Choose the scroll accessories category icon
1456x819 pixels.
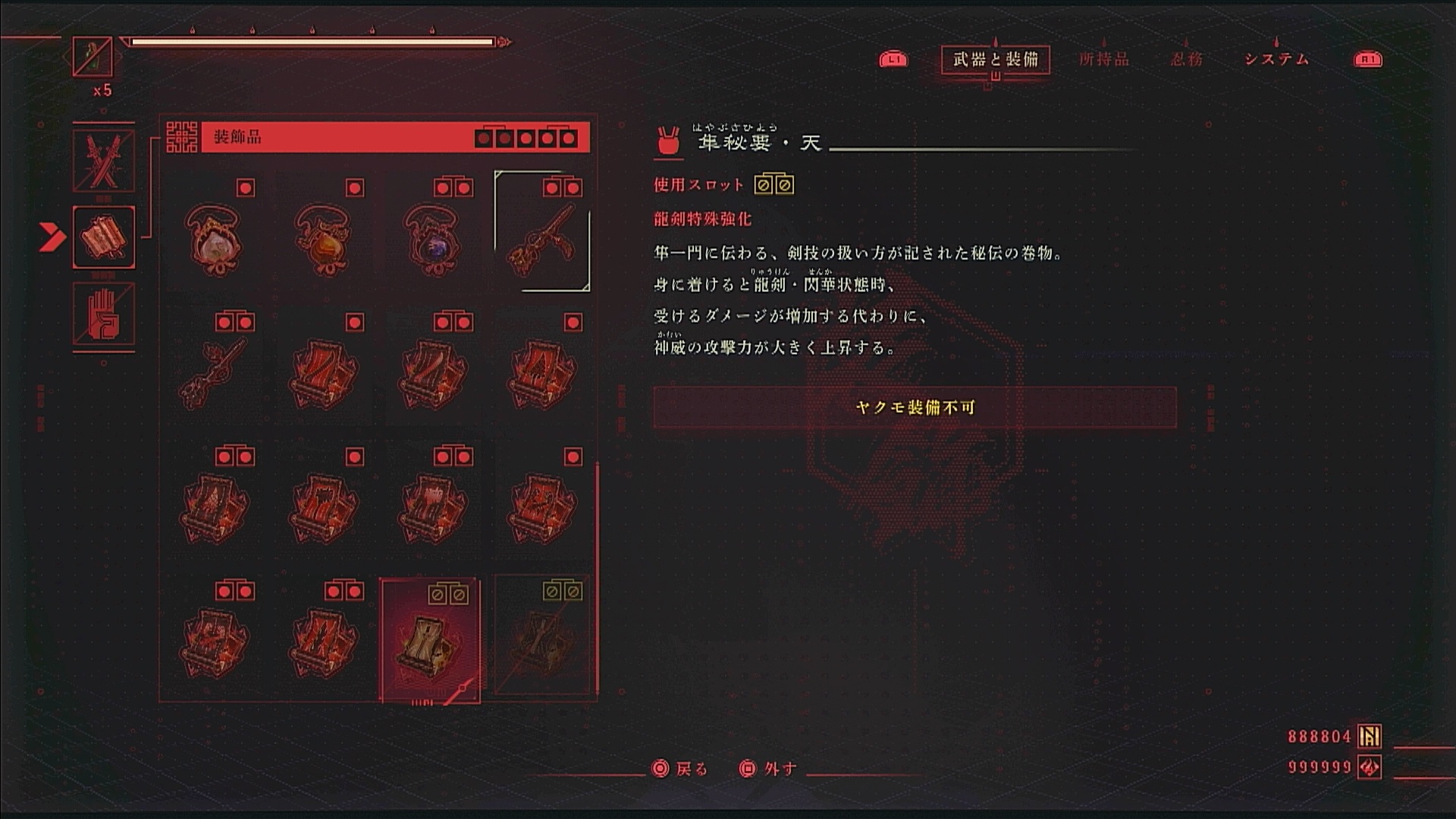pos(104,237)
